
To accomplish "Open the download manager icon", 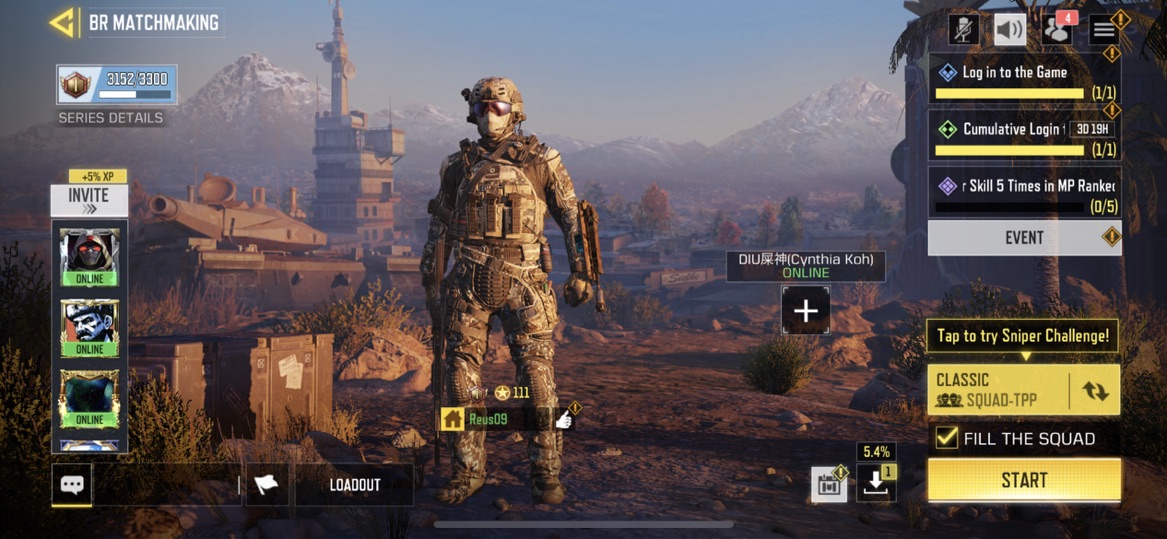I will 876,483.
